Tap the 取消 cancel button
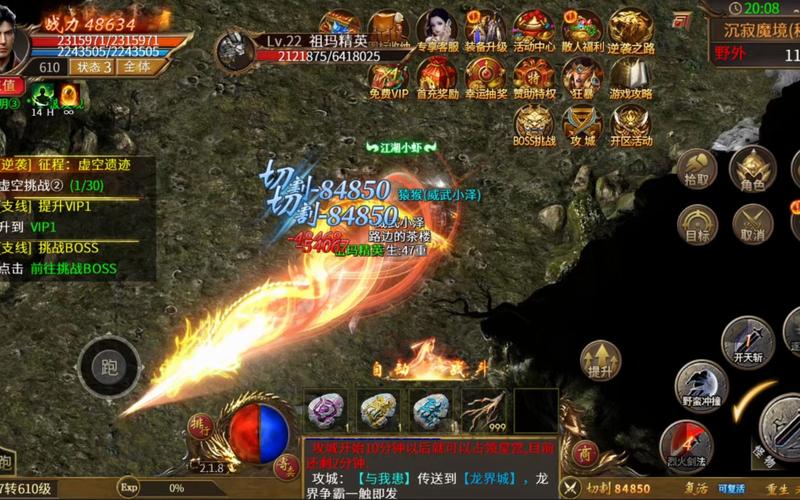 click(x=752, y=224)
